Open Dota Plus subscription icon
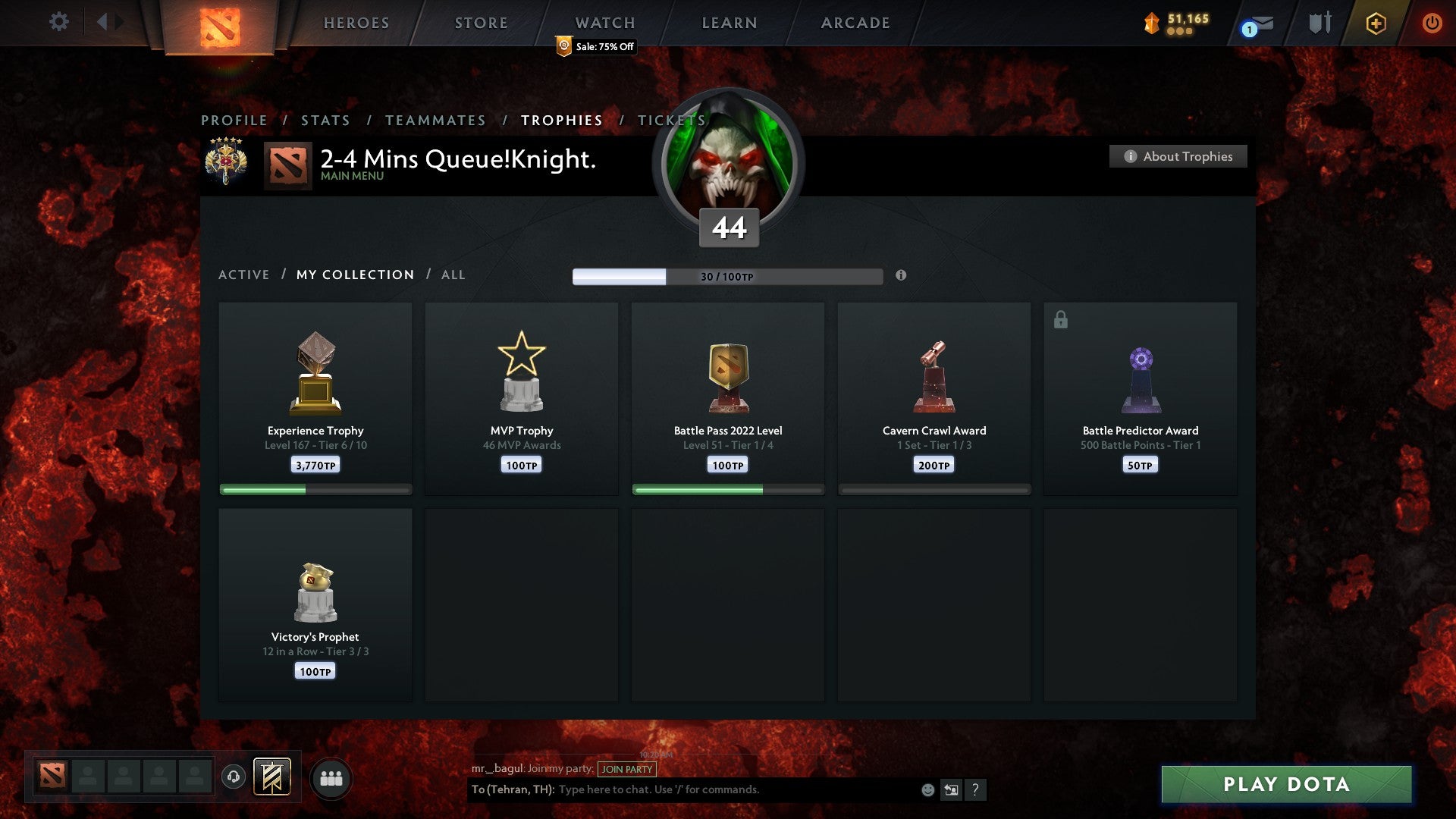Image resolution: width=1456 pixels, height=819 pixels. point(1376,22)
